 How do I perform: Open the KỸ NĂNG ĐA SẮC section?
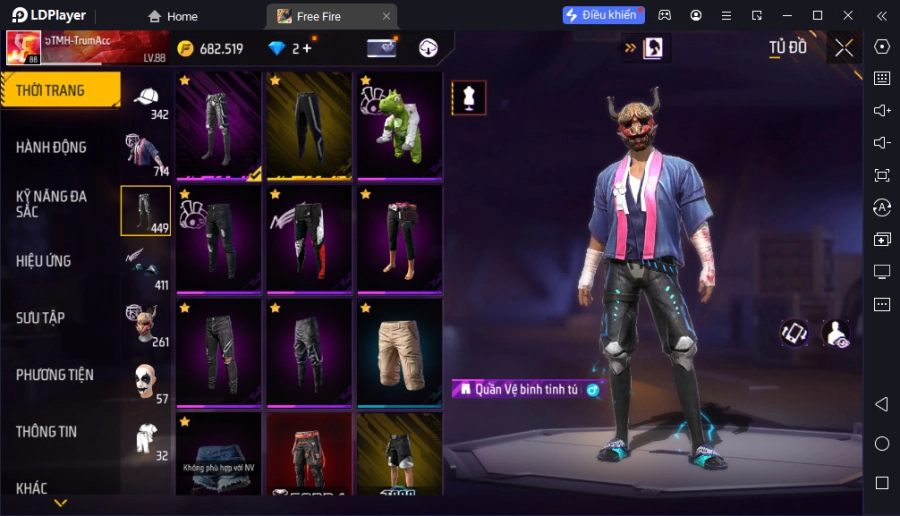[x=51, y=204]
